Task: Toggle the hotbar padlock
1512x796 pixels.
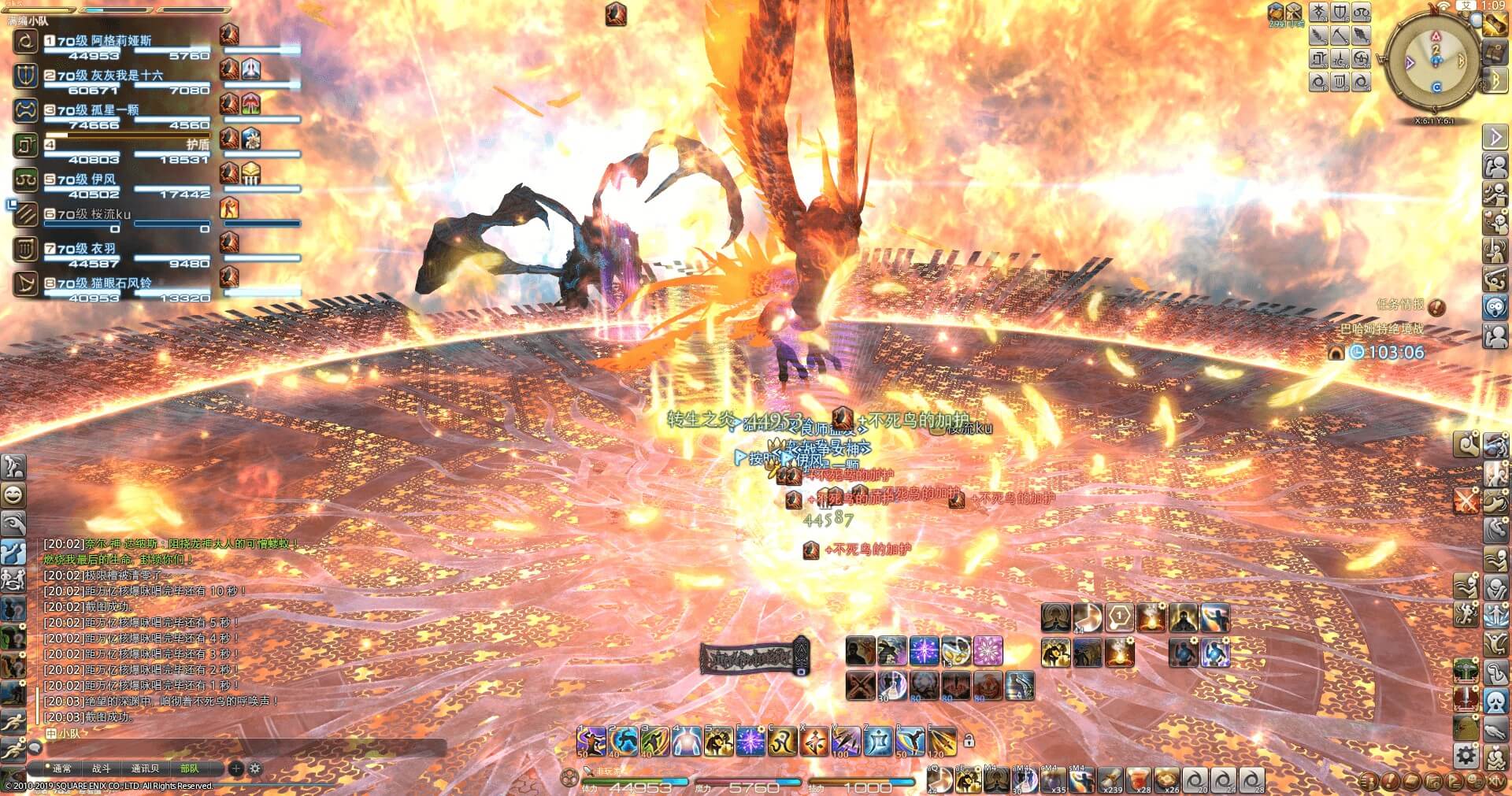Action: [x=969, y=741]
